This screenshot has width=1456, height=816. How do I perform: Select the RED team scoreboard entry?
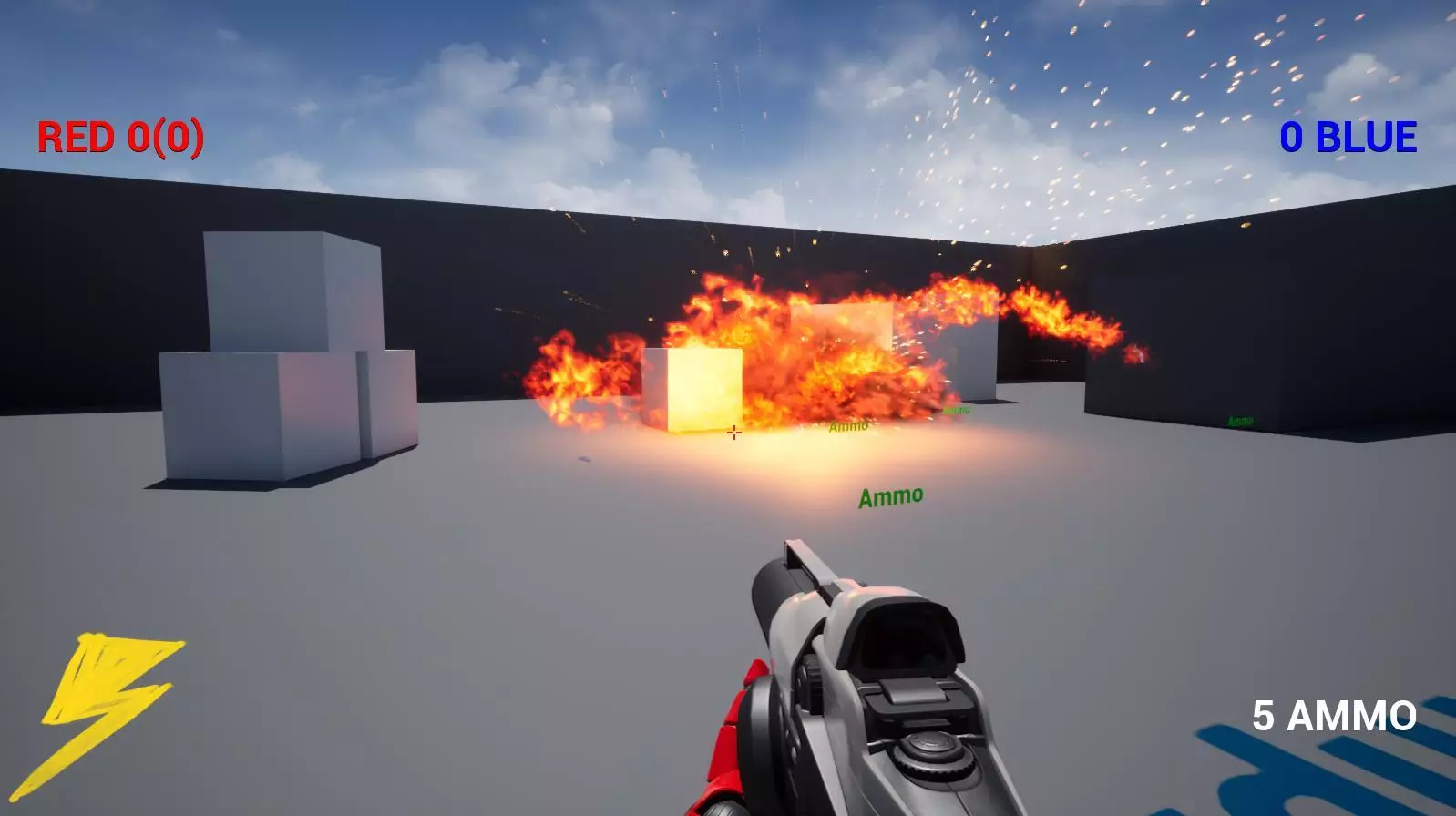pyautogui.click(x=118, y=138)
